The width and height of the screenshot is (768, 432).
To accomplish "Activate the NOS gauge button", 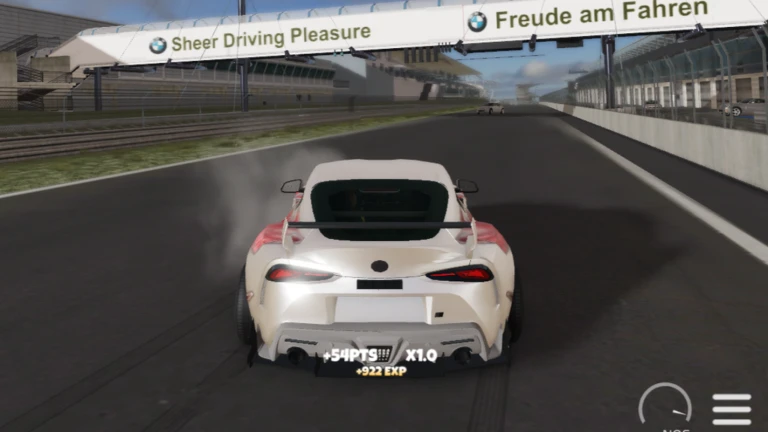I will point(665,409).
